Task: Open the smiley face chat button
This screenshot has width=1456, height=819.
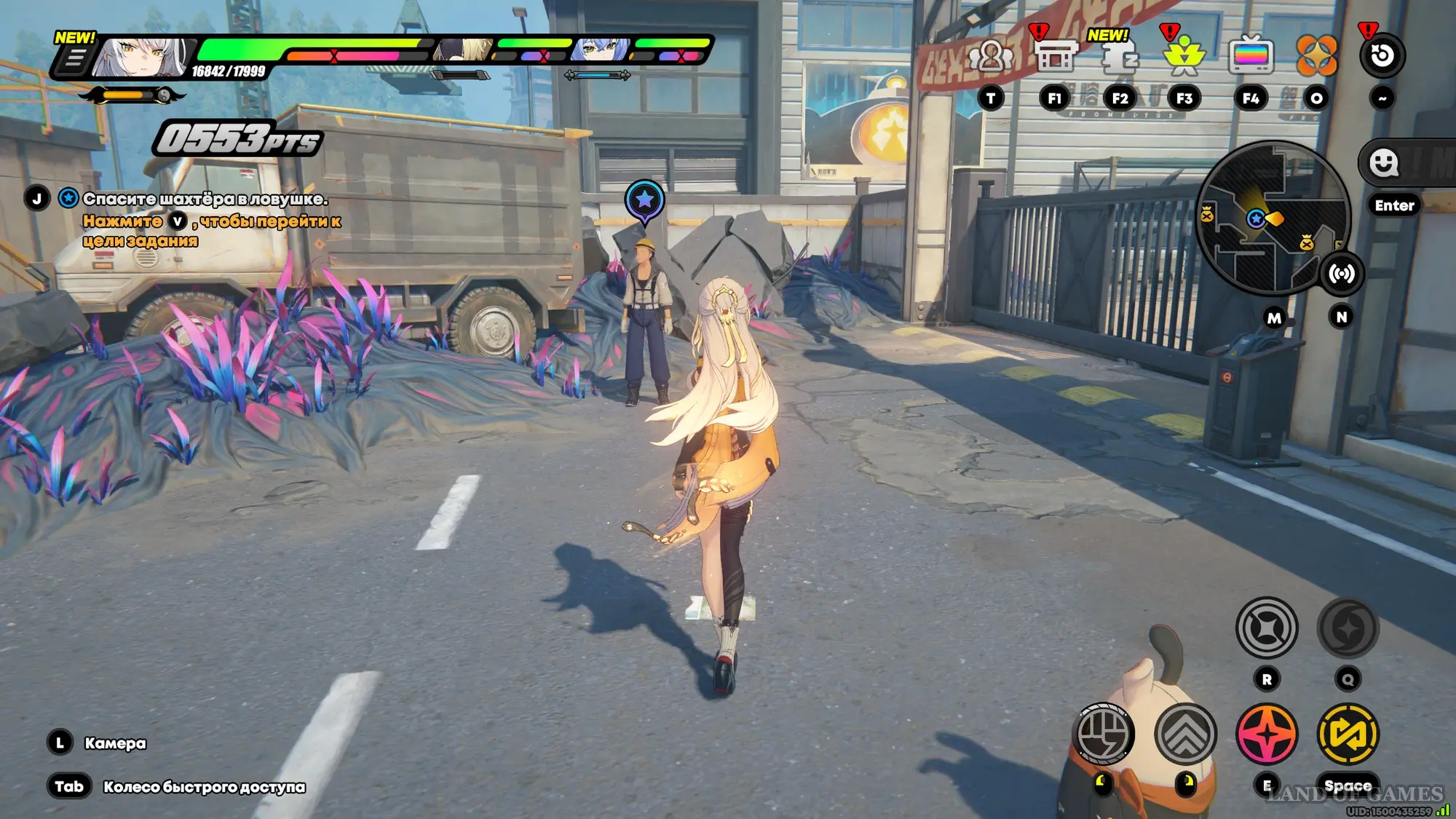Action: pyautogui.click(x=1383, y=163)
